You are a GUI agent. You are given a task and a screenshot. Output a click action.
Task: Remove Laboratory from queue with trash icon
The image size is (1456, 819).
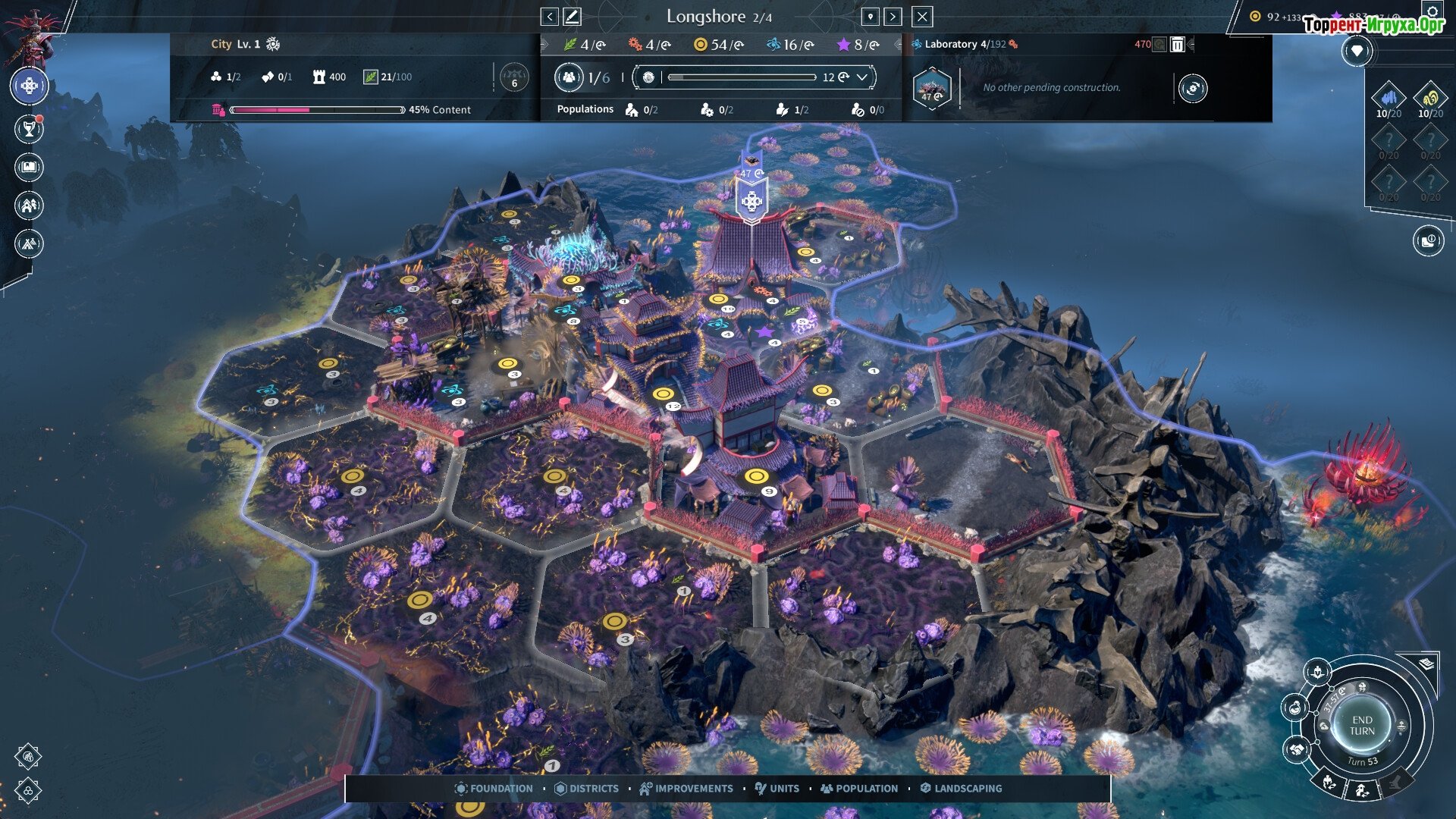pos(1178,45)
